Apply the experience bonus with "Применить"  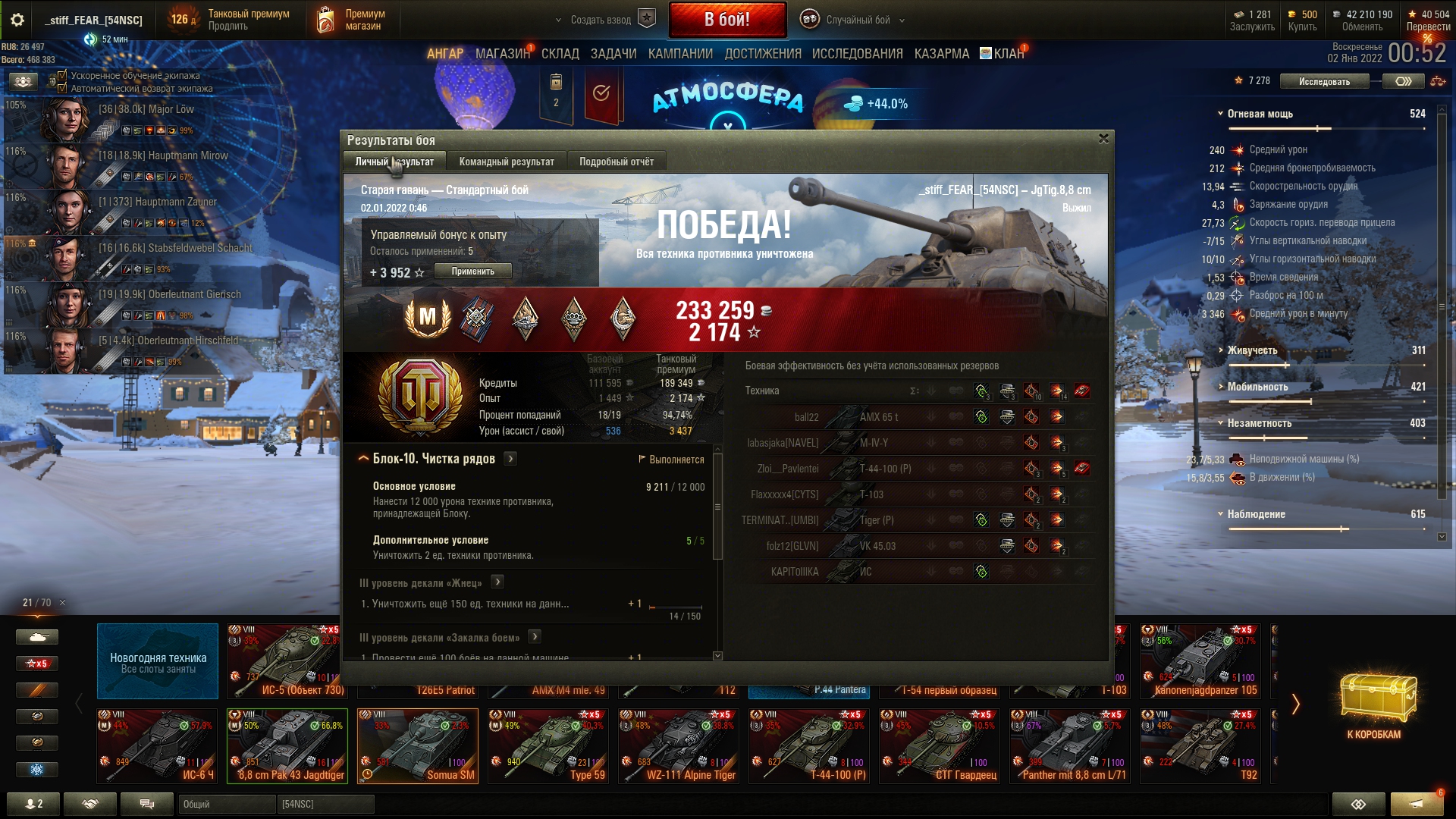472,271
